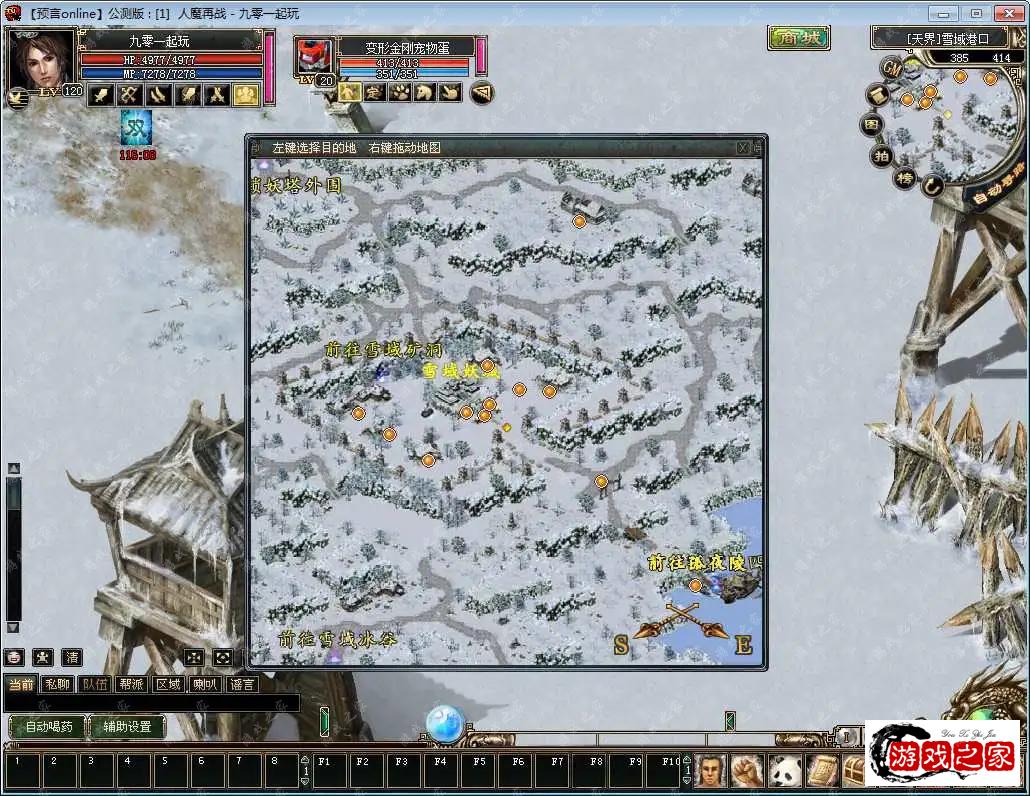
Task: Open the panda icon in the bottom bar
Action: coord(784,770)
